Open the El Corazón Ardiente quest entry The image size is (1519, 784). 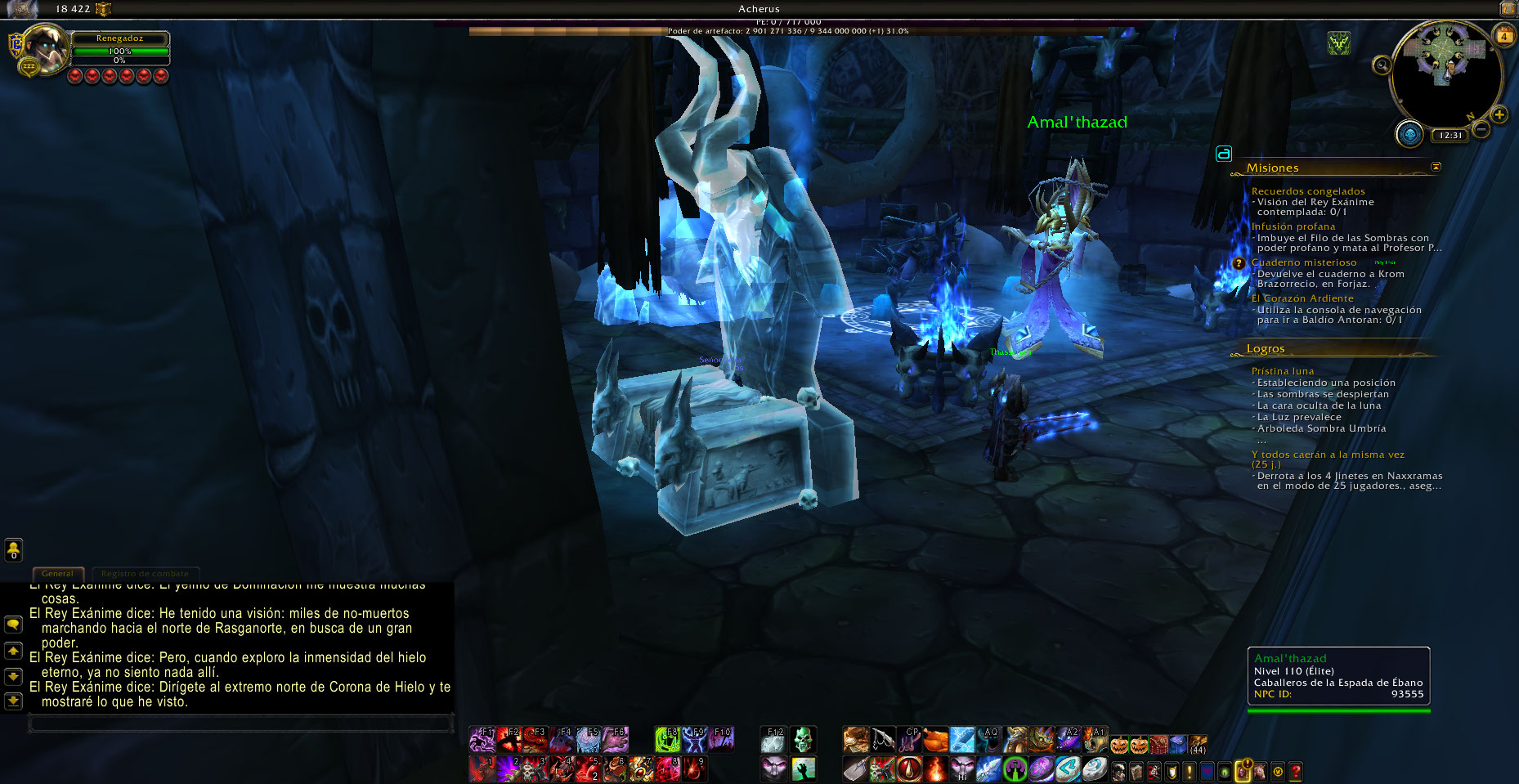click(x=1302, y=298)
